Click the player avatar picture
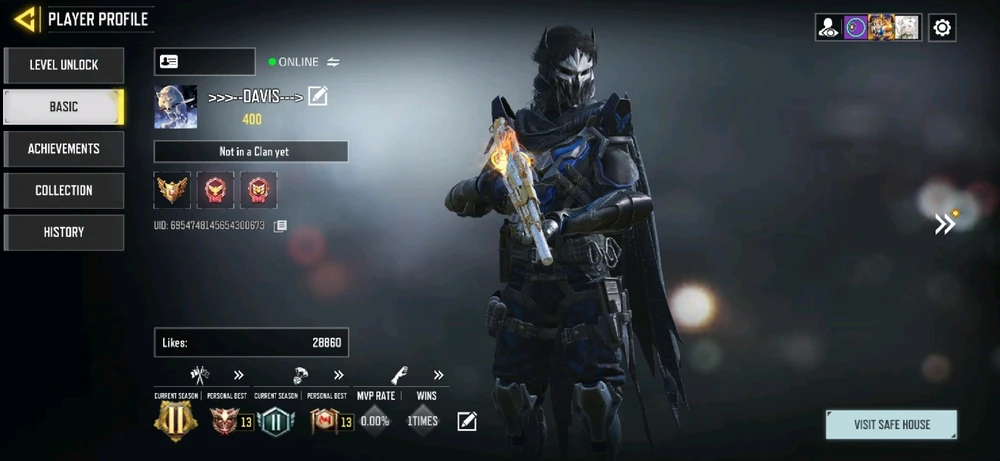This screenshot has width=1000, height=461. (x=175, y=107)
